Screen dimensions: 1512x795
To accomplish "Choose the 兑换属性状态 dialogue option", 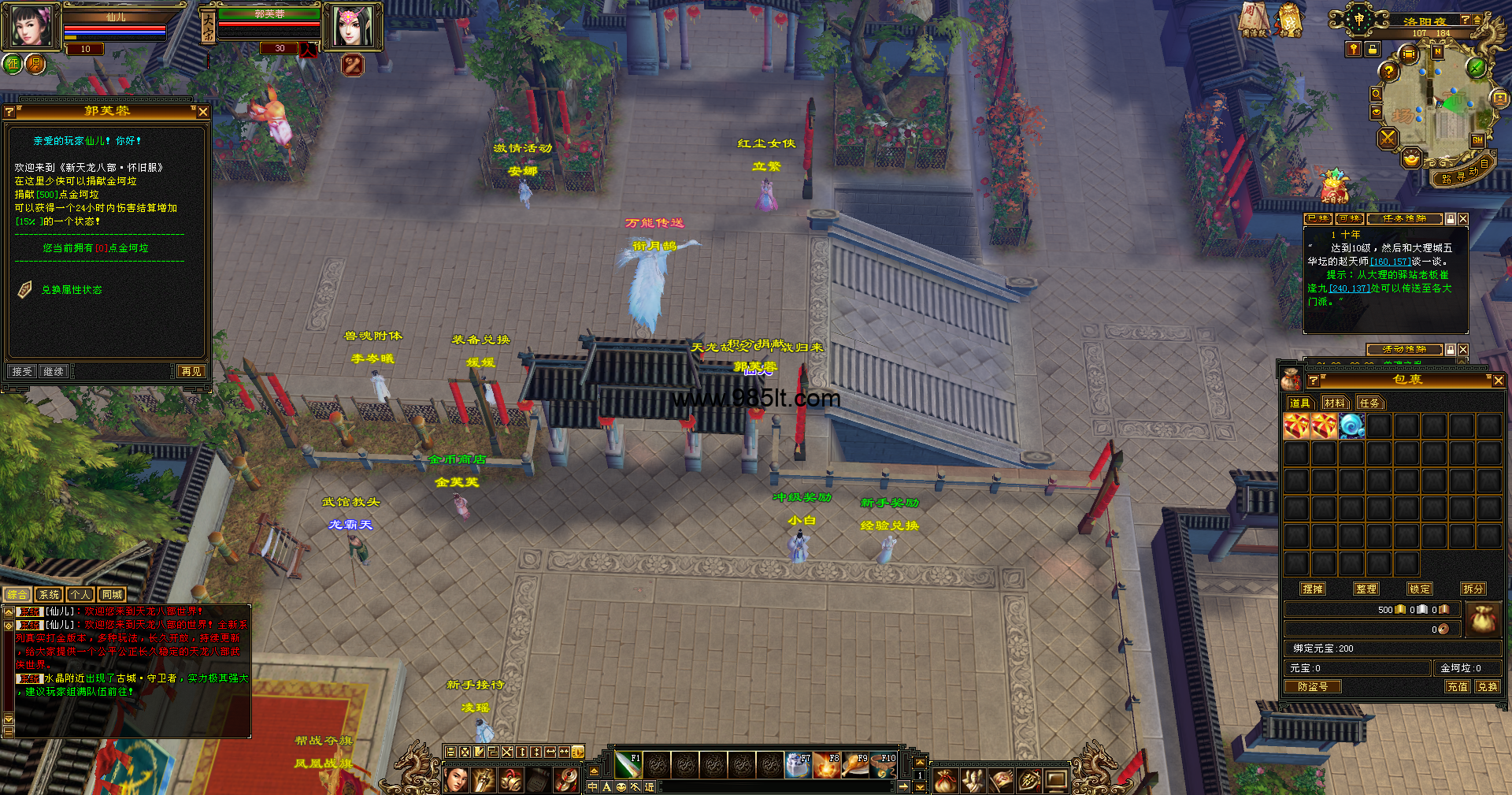I will (x=72, y=290).
